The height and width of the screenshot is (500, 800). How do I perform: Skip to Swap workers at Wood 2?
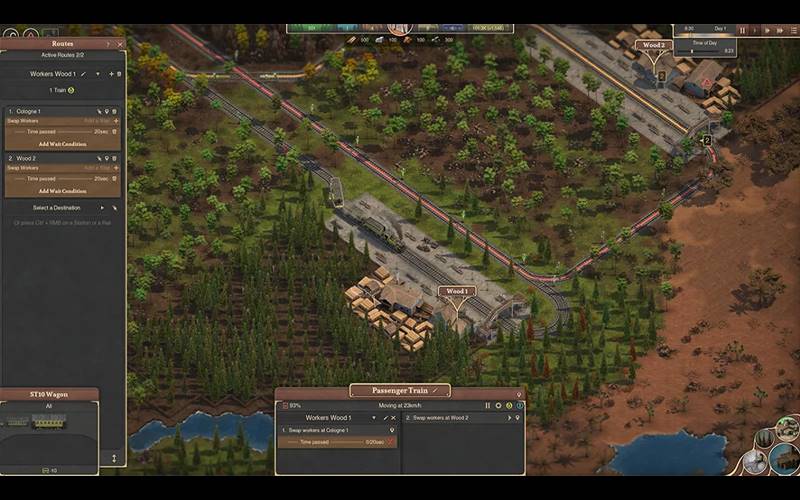point(509,417)
